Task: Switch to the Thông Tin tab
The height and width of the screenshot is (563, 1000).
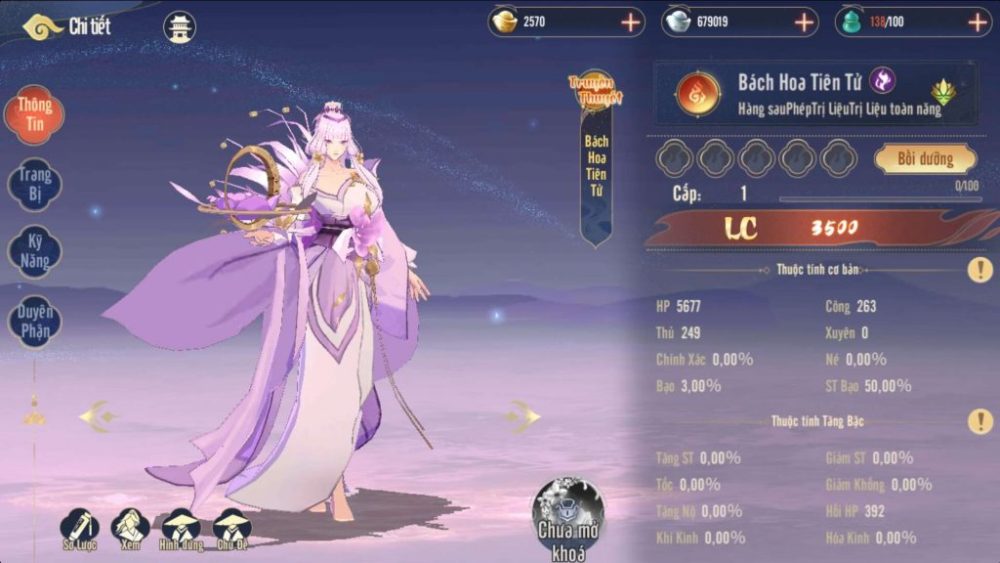Action: click(x=35, y=115)
